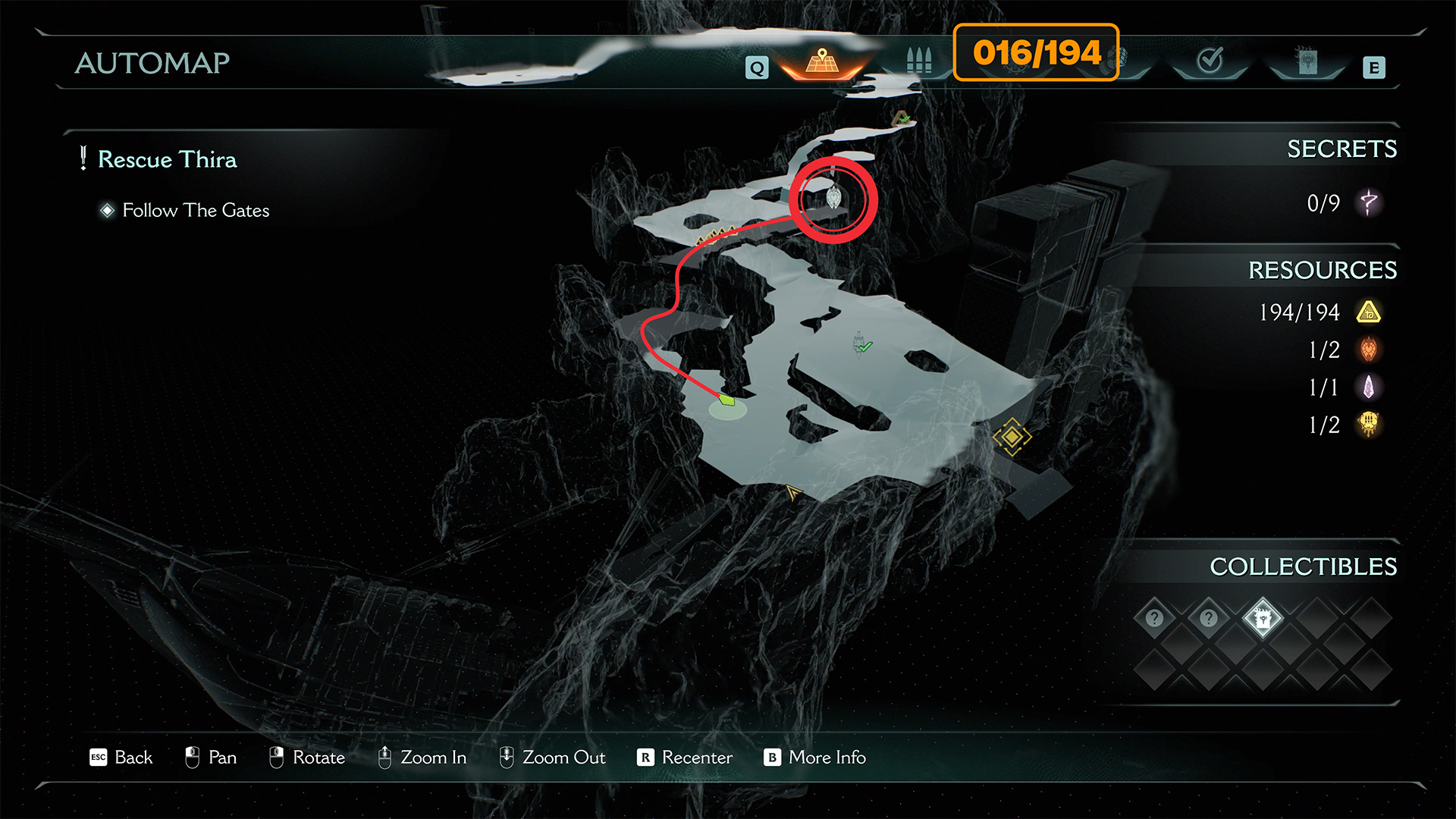
Task: Click the Follow The Gates sub-objective
Action: pyautogui.click(x=196, y=210)
